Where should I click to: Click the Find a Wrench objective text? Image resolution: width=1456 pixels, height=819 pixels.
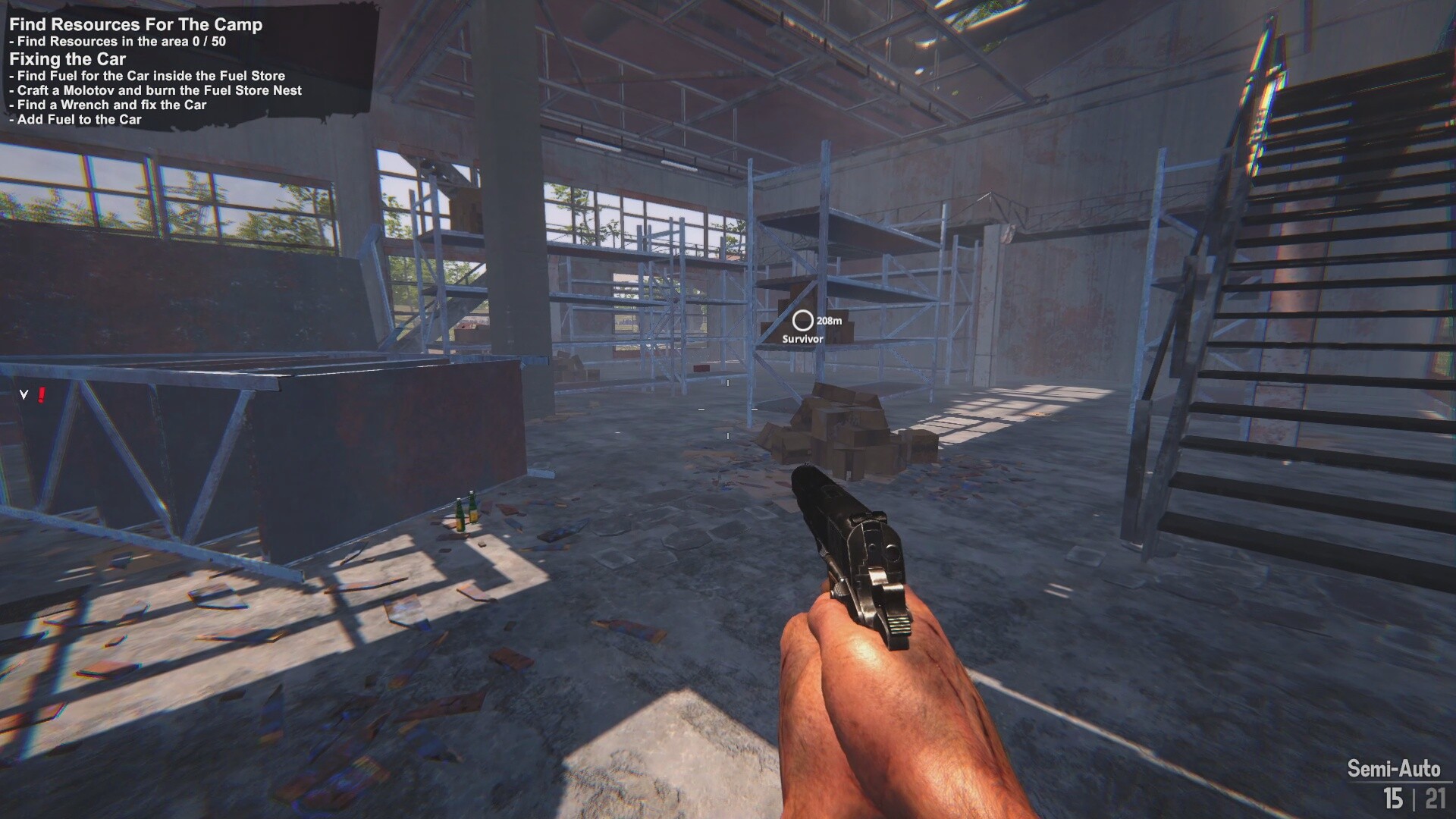pos(106,105)
